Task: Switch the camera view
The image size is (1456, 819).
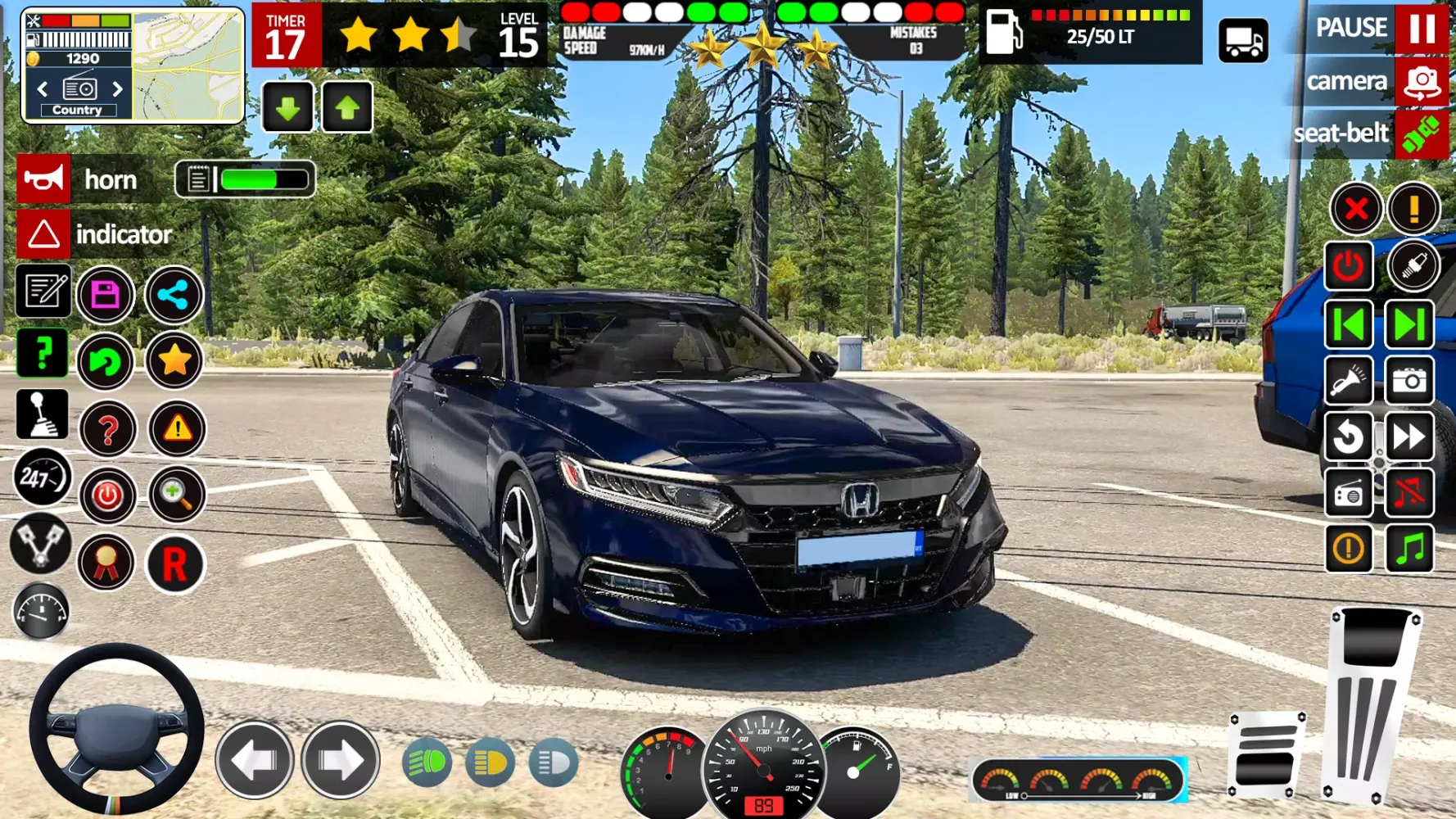Action: [1422, 81]
